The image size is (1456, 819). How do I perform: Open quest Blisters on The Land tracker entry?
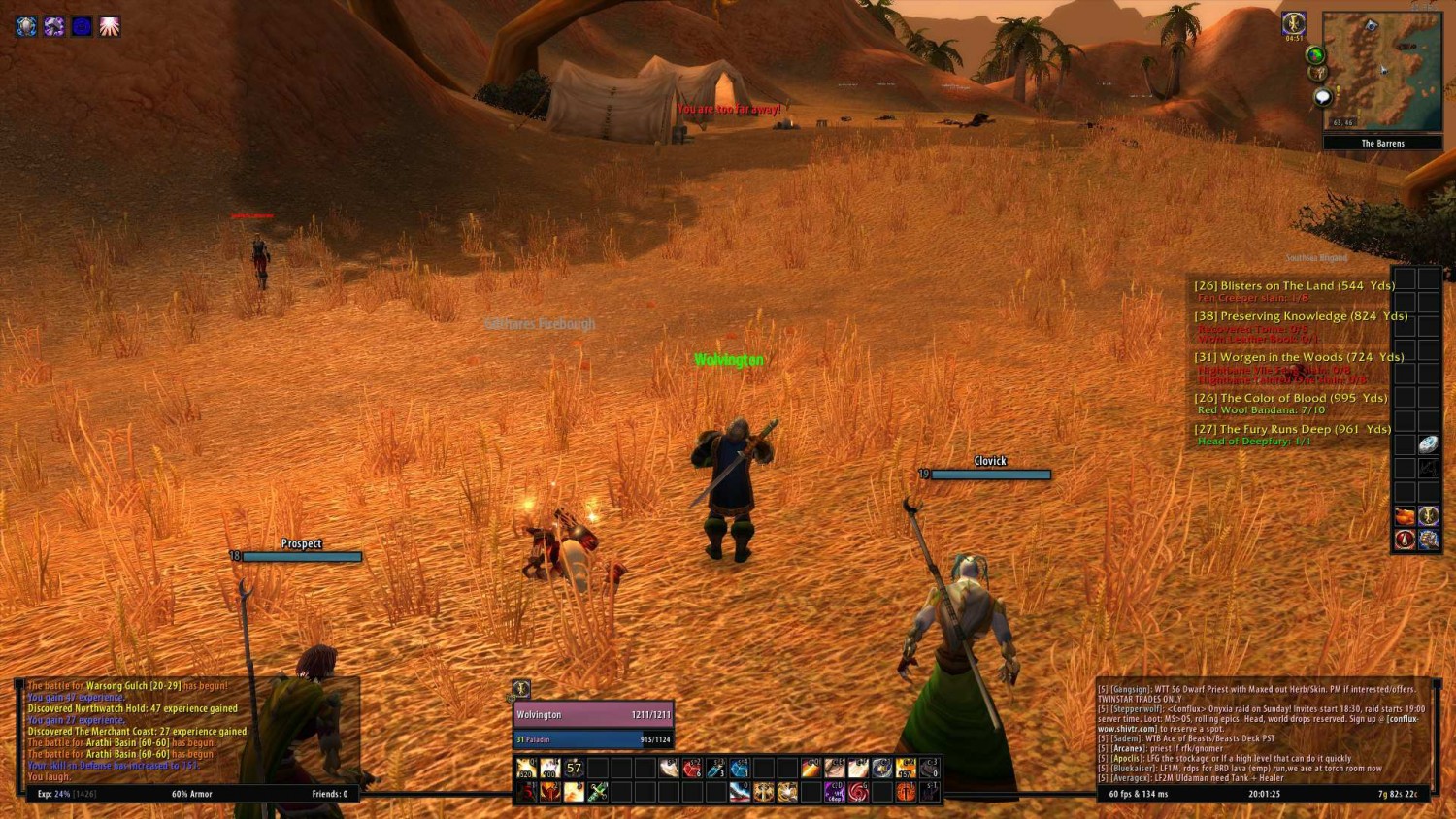[x=1293, y=286]
